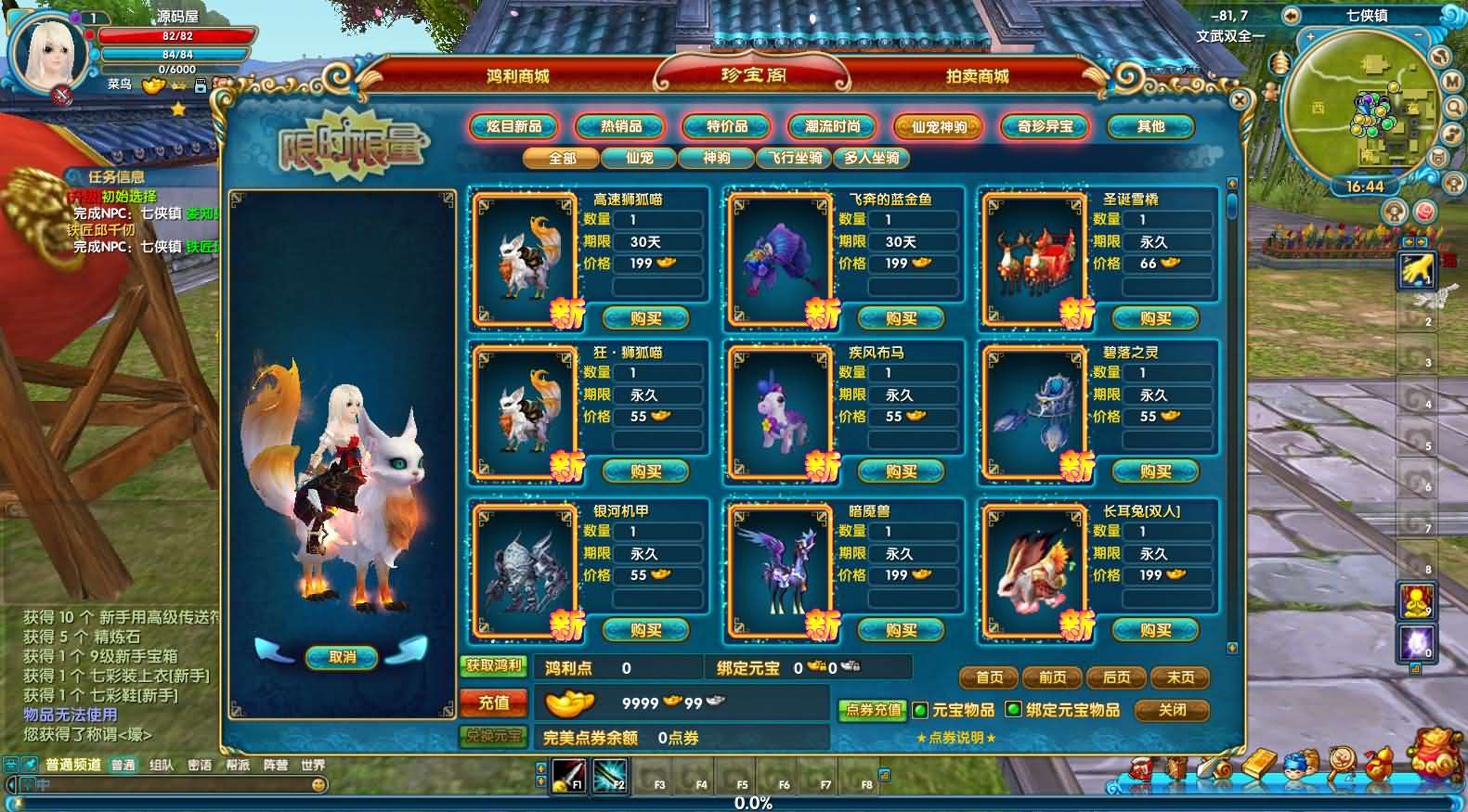Choose the 特价品 category
The width and height of the screenshot is (1468, 812).
(727, 126)
